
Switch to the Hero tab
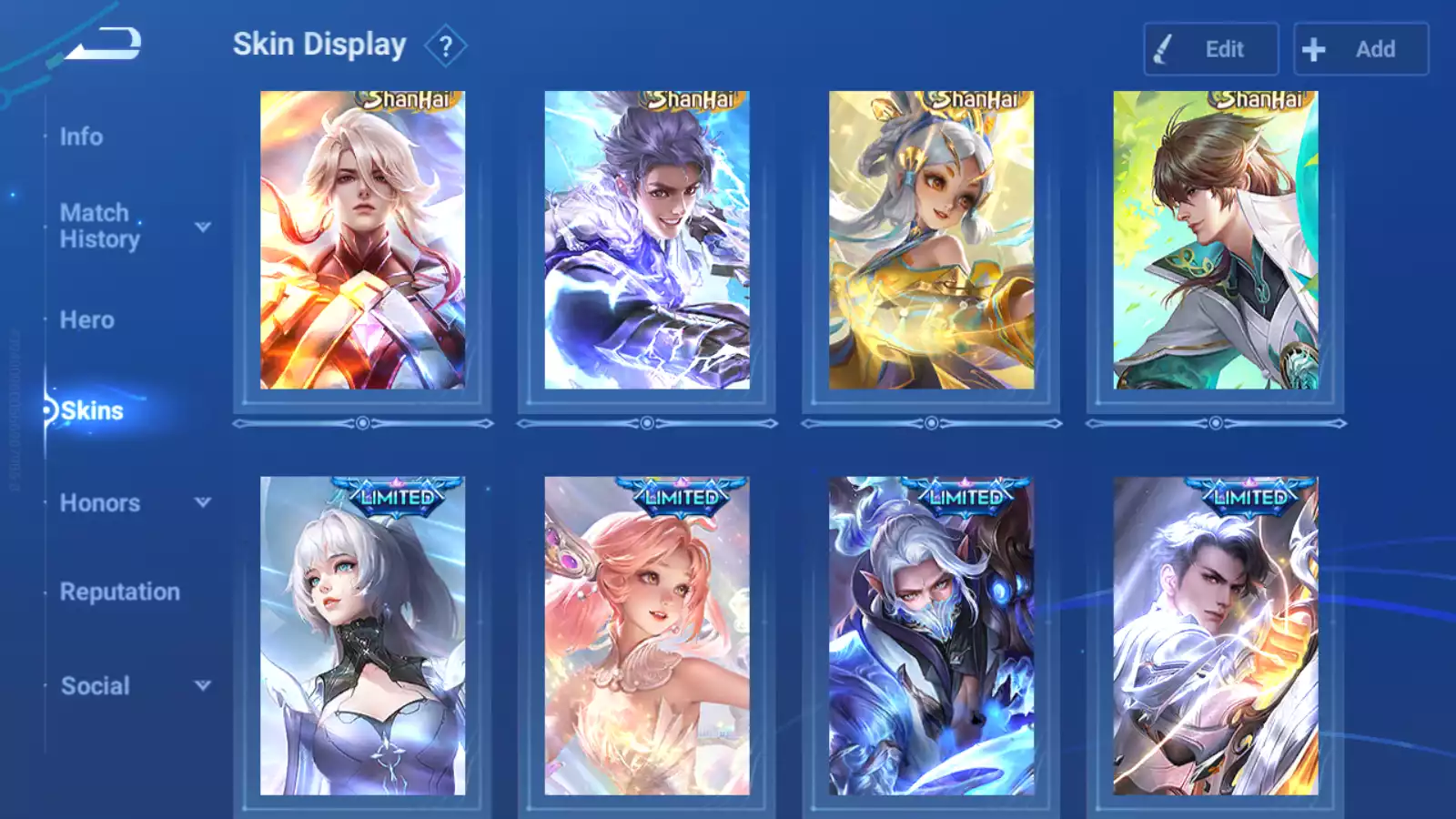coord(86,319)
